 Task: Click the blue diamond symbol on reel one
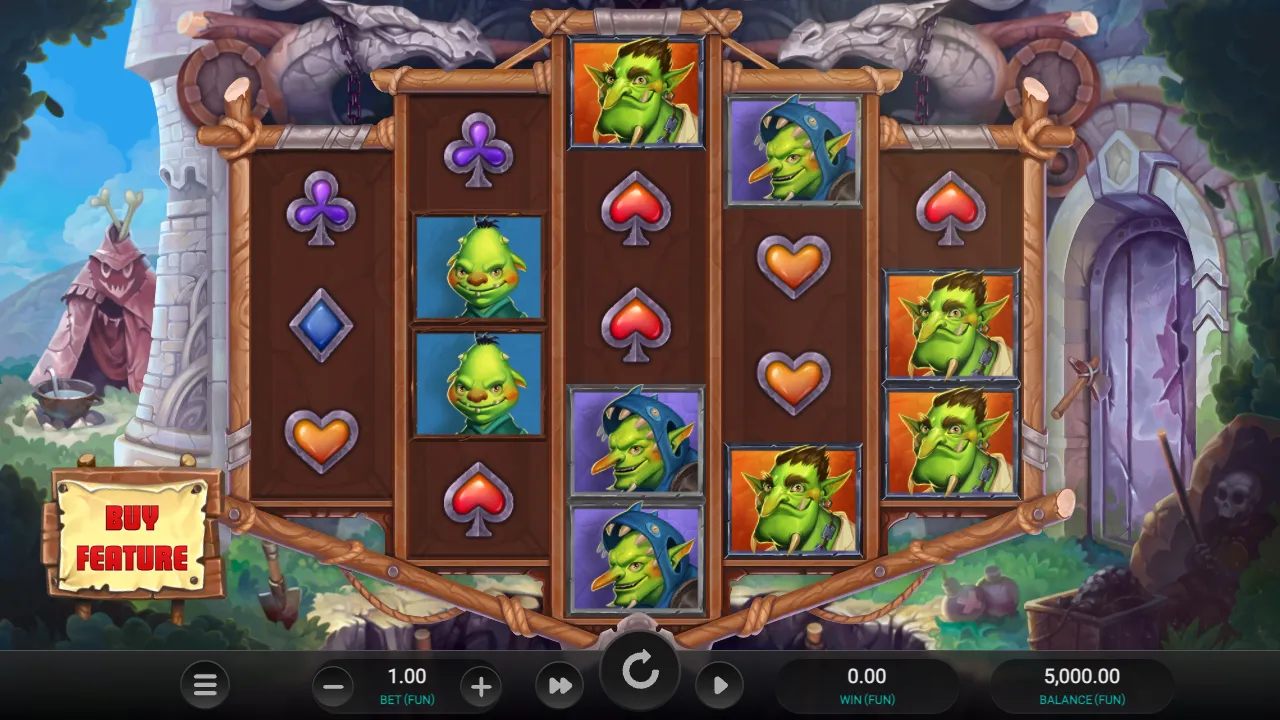pos(321,323)
